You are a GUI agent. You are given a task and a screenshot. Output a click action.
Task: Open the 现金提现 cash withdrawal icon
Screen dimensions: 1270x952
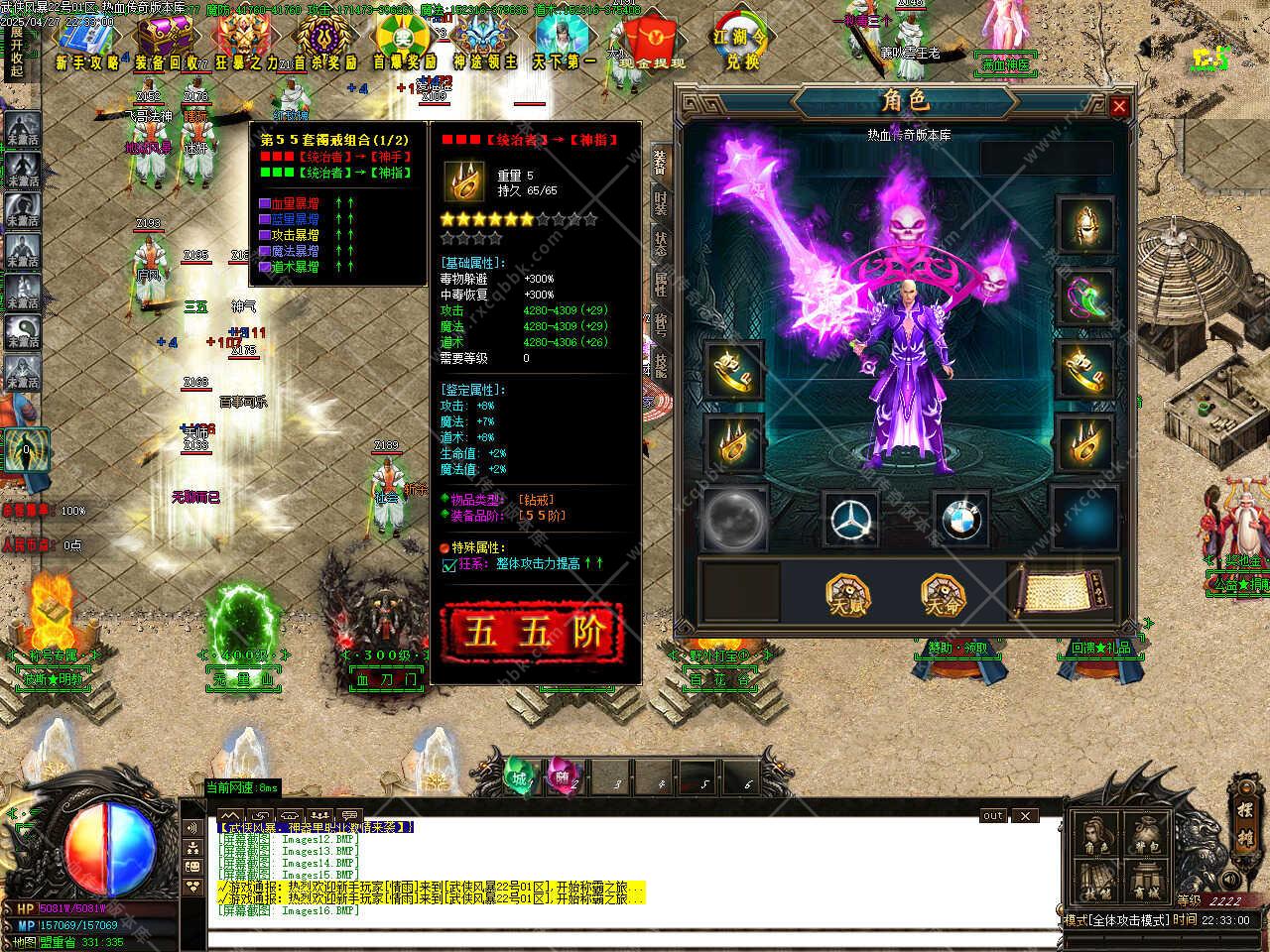click(652, 46)
